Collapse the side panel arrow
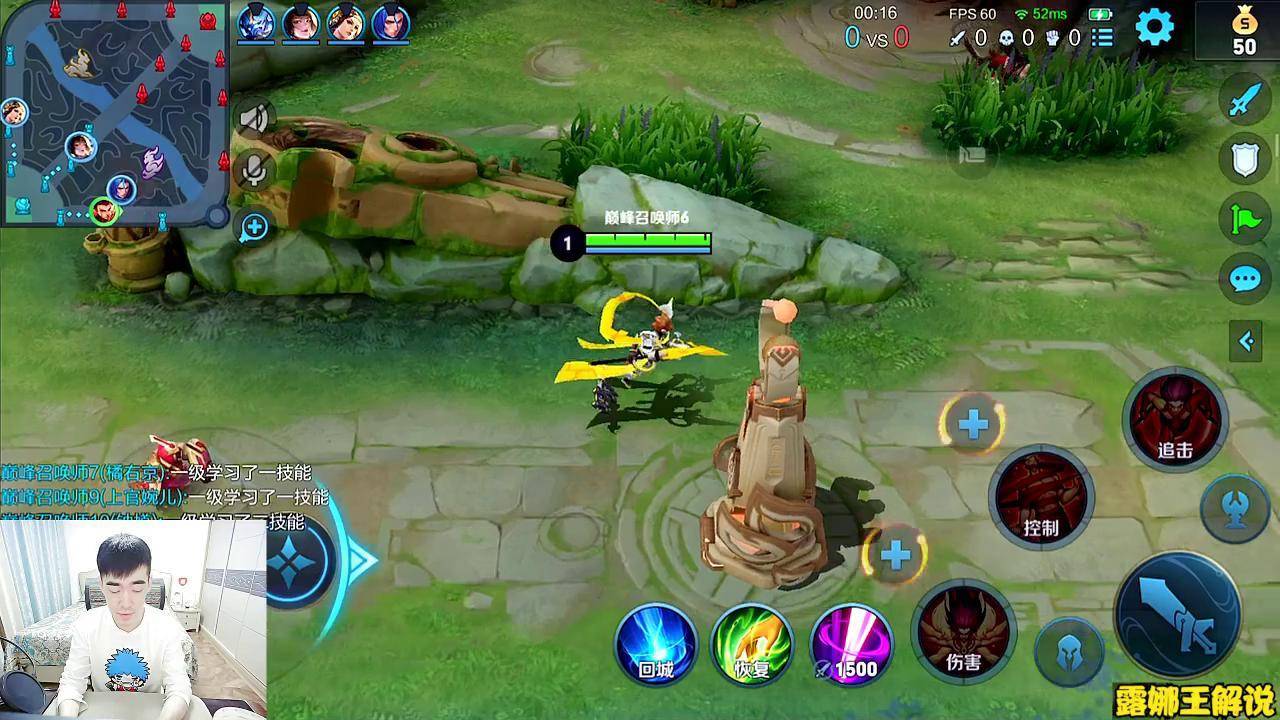 pos(1246,342)
